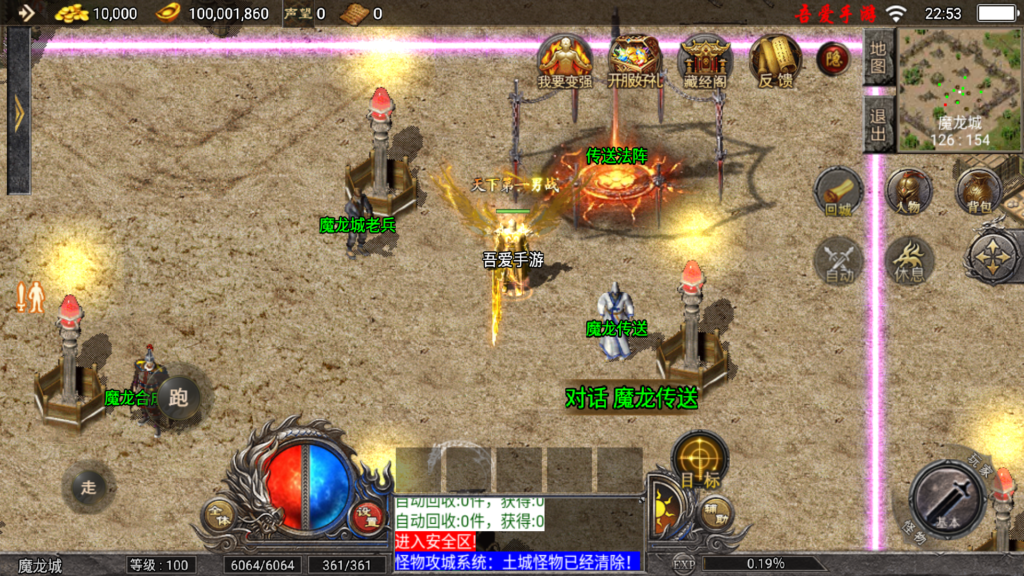The height and width of the screenshot is (576, 1024).
Task: Open the 开服好礼 treasure chest gifts
Action: 635,61
